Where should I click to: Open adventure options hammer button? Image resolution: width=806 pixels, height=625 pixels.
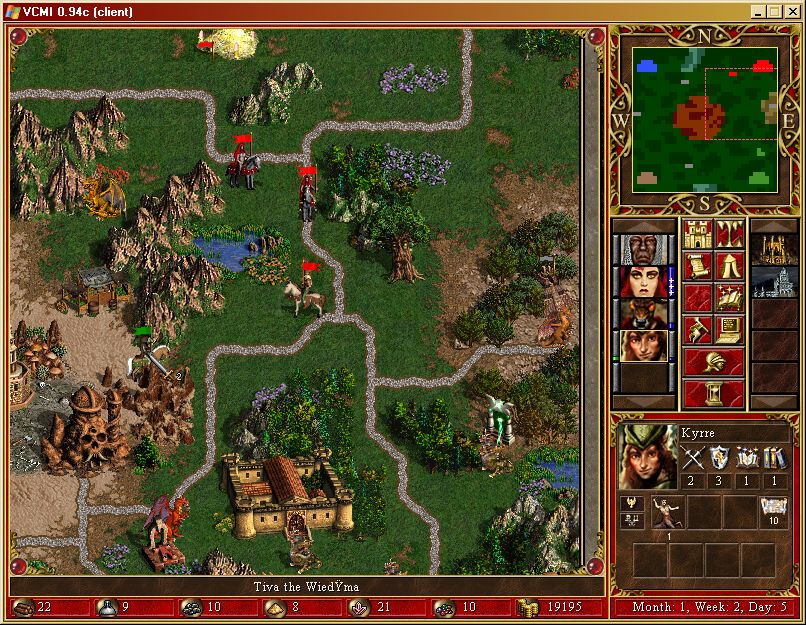pos(697,329)
